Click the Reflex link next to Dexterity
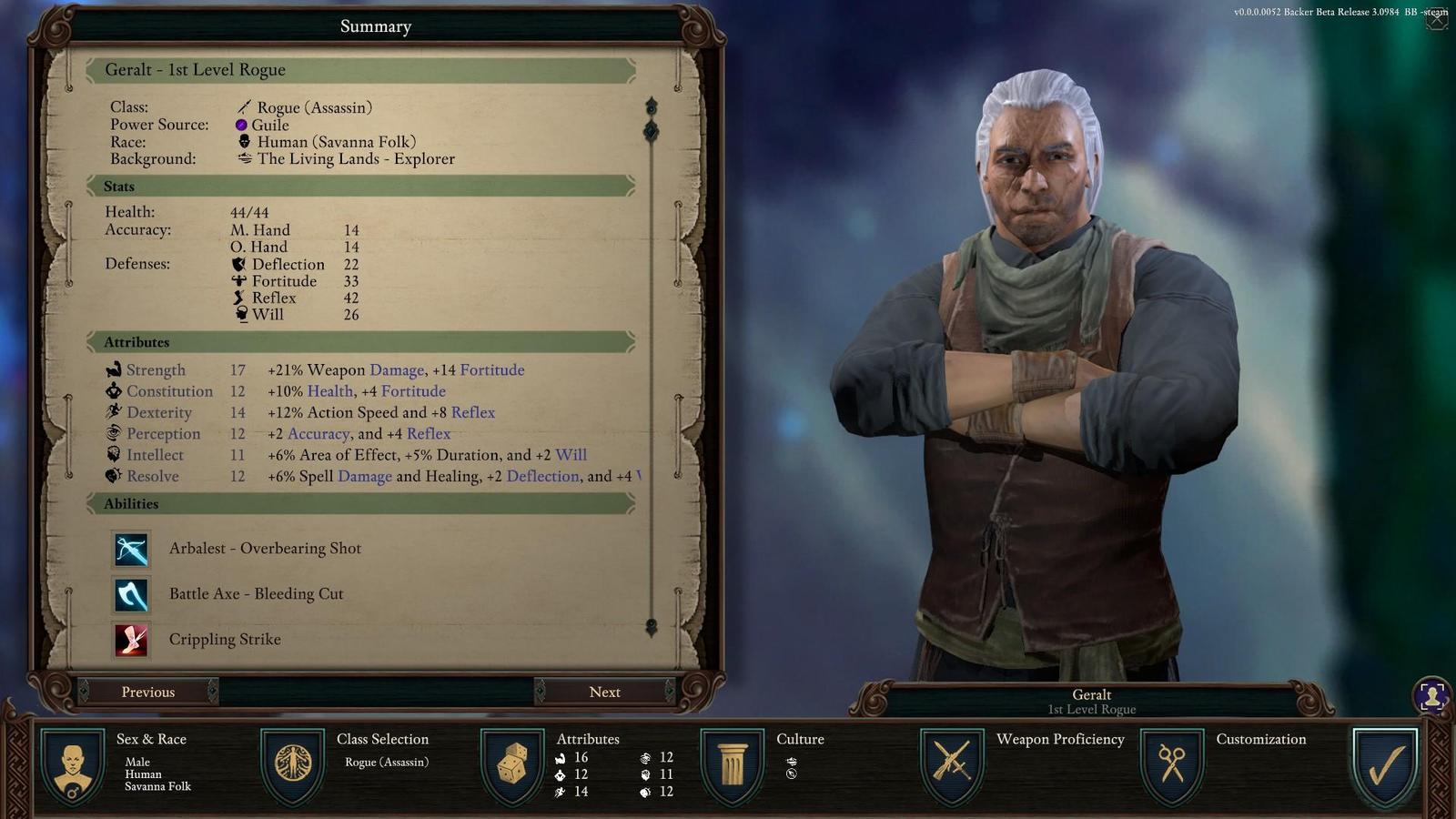 474,412
